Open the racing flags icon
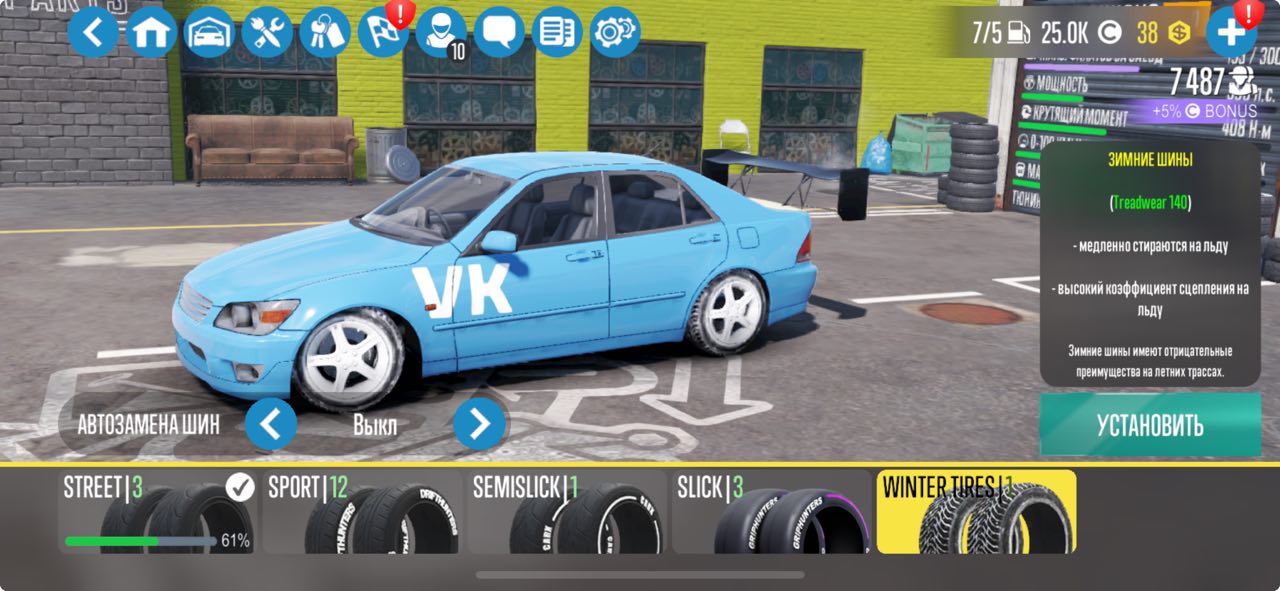1280x591 pixels. pyautogui.click(x=384, y=32)
